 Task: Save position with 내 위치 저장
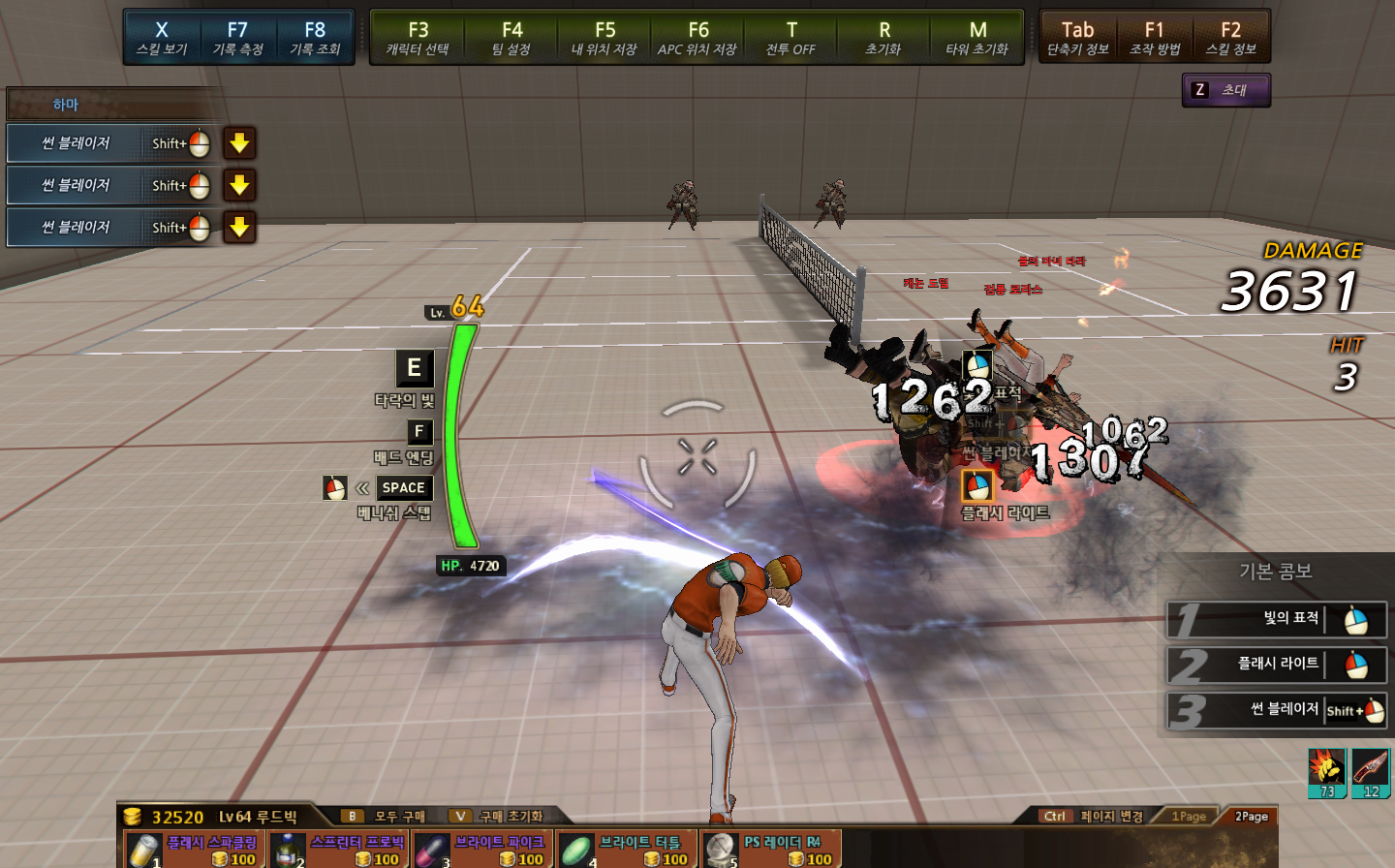(604, 37)
